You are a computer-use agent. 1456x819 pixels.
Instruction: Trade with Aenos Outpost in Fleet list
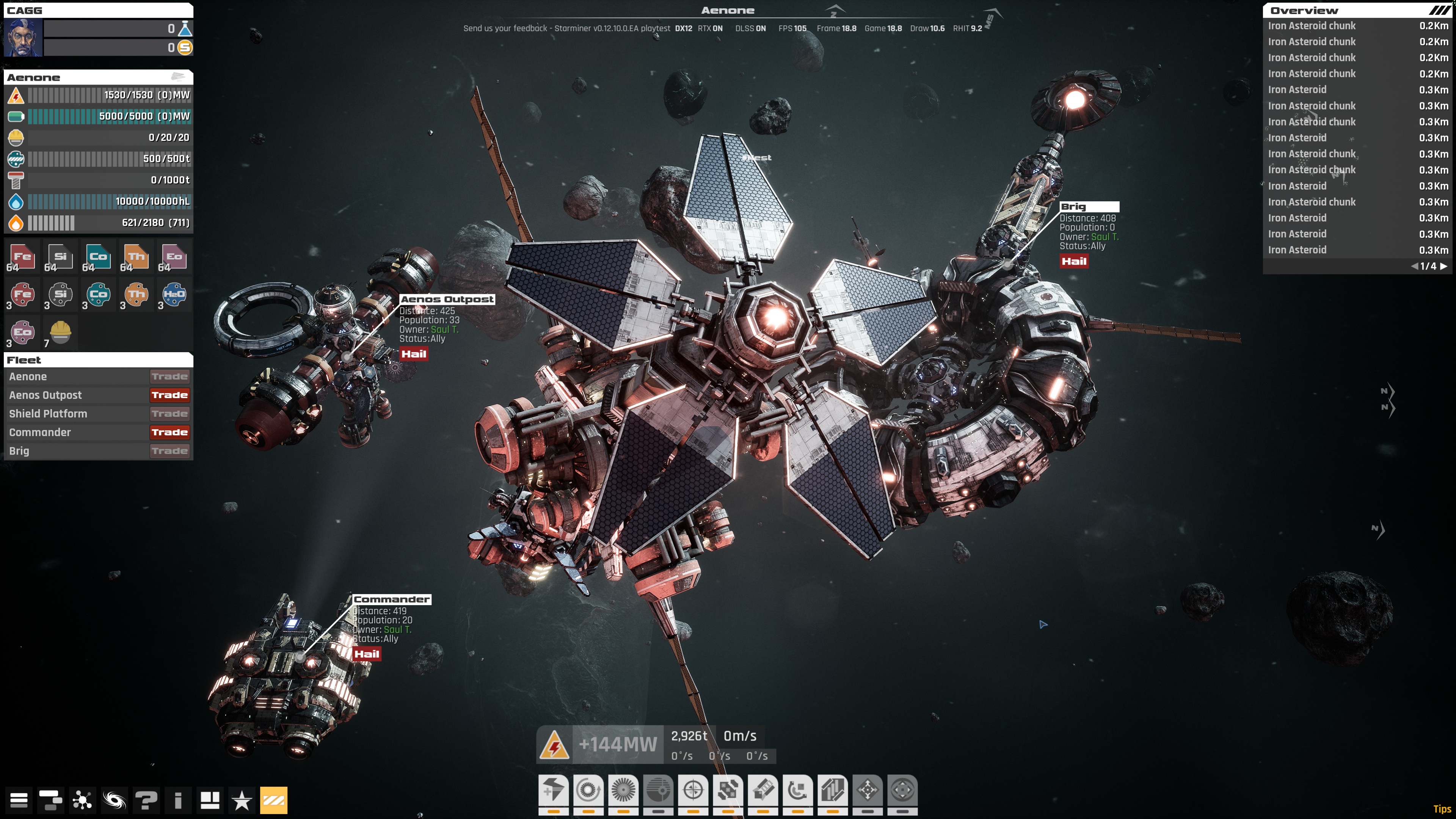click(x=169, y=395)
